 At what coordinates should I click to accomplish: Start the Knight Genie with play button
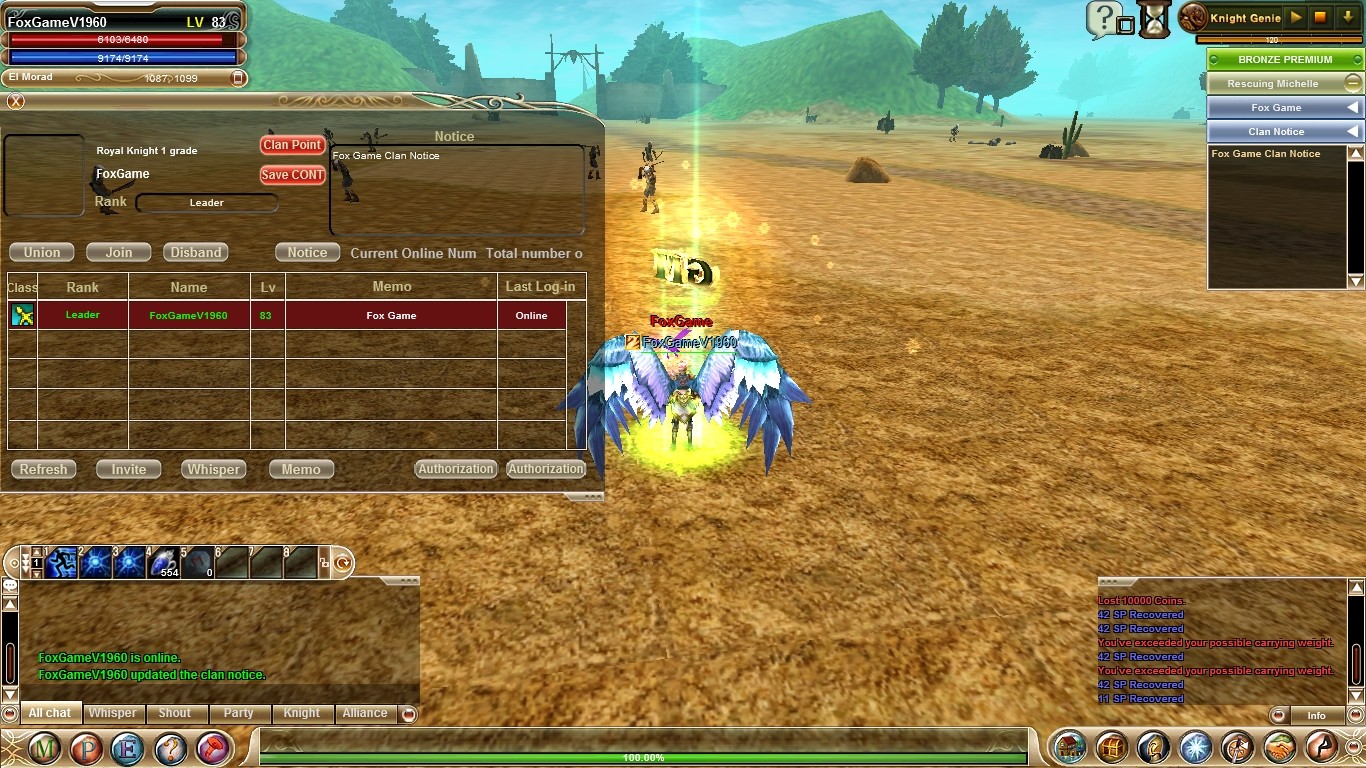coord(1296,18)
